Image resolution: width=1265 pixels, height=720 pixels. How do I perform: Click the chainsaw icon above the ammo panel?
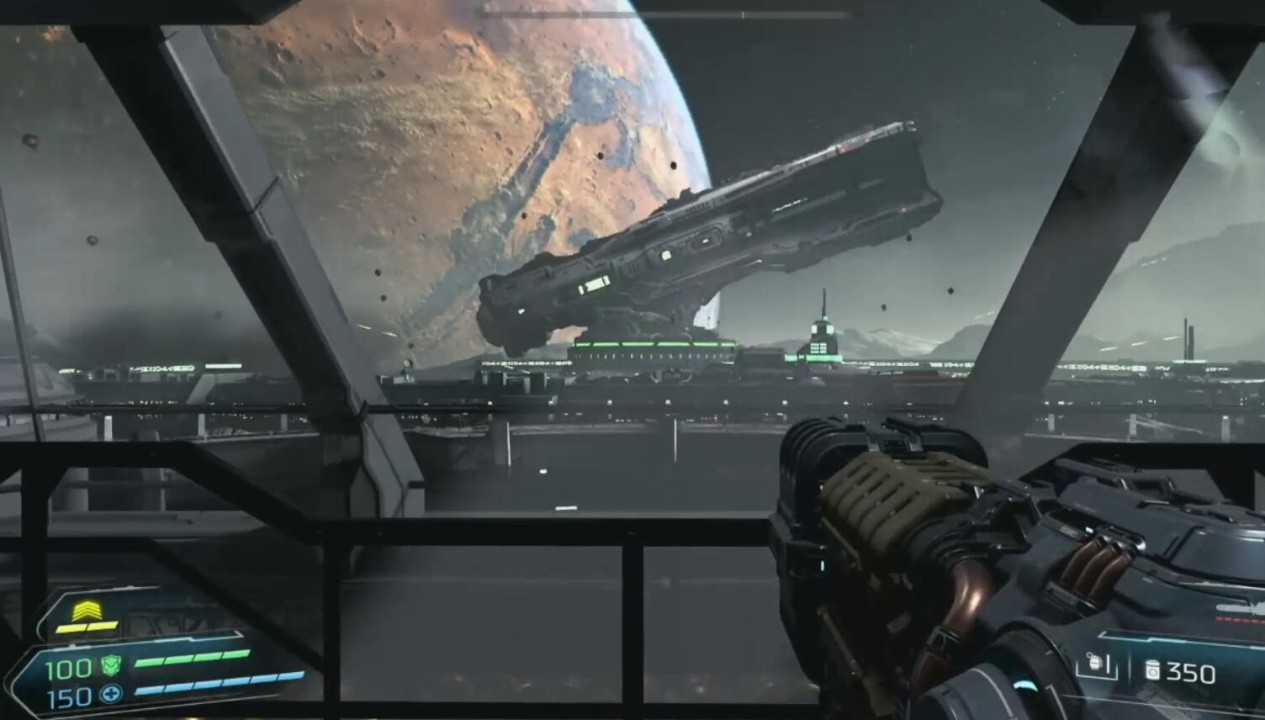tap(1240, 609)
